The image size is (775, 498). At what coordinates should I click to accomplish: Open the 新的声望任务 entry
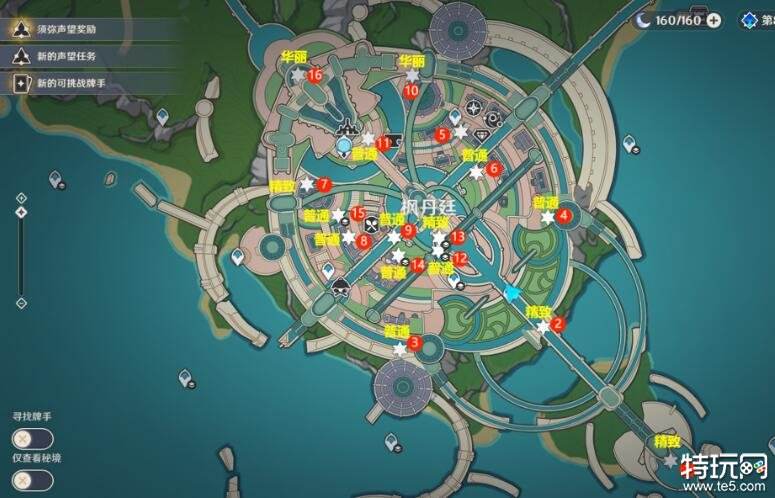point(70,57)
